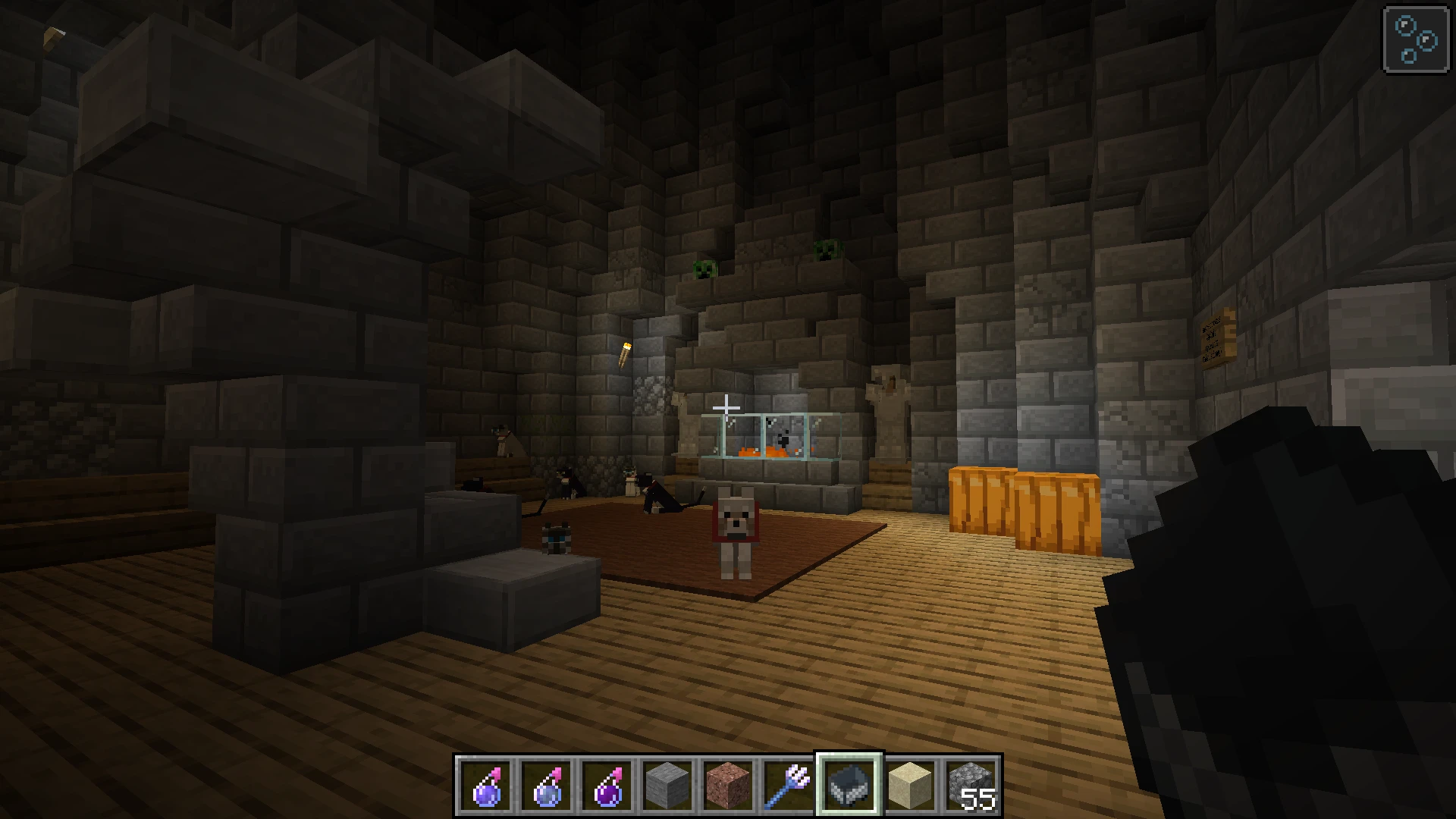Choose the smooth gray stone block slot
The width and height of the screenshot is (1456, 819).
667,786
